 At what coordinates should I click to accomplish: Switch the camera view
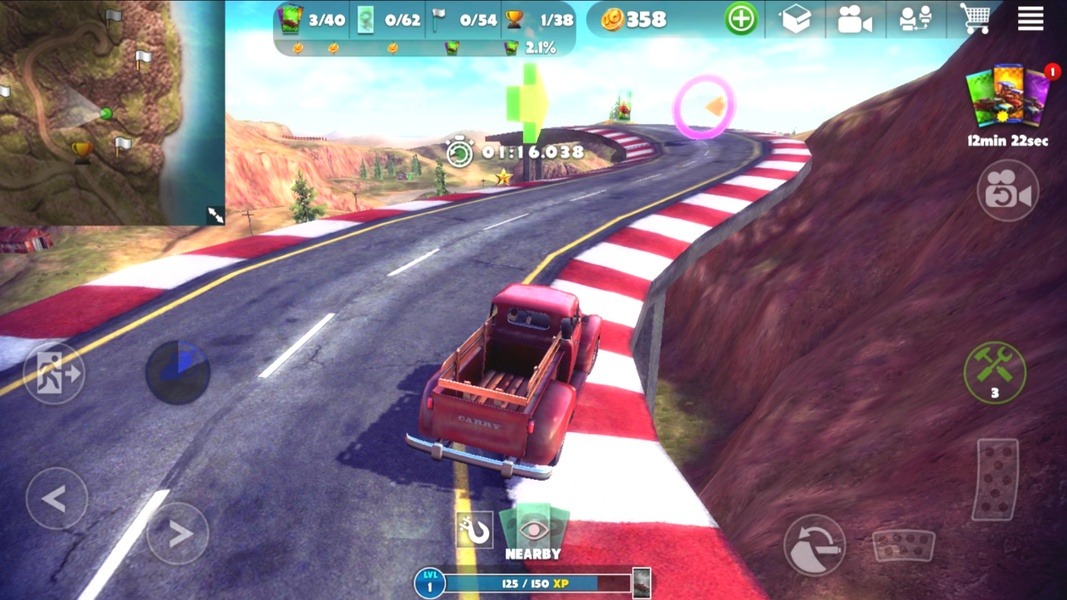point(1007,191)
